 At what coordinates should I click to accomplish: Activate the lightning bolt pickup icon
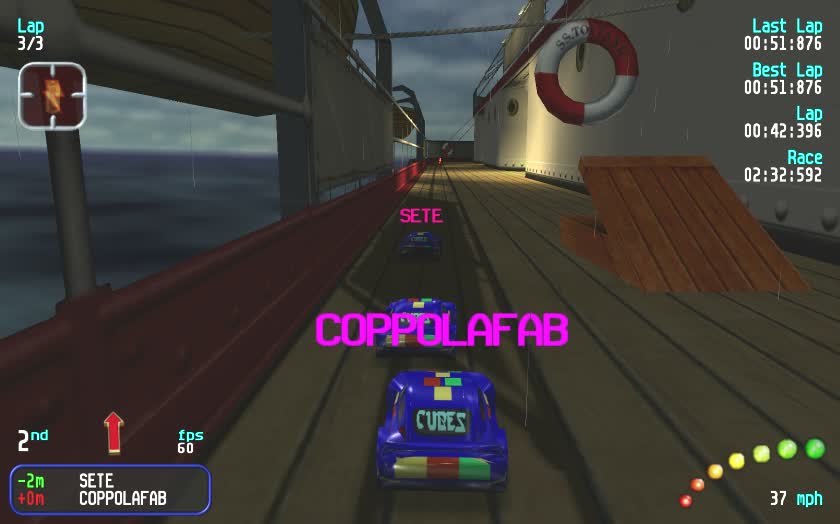pyautogui.click(x=51, y=96)
